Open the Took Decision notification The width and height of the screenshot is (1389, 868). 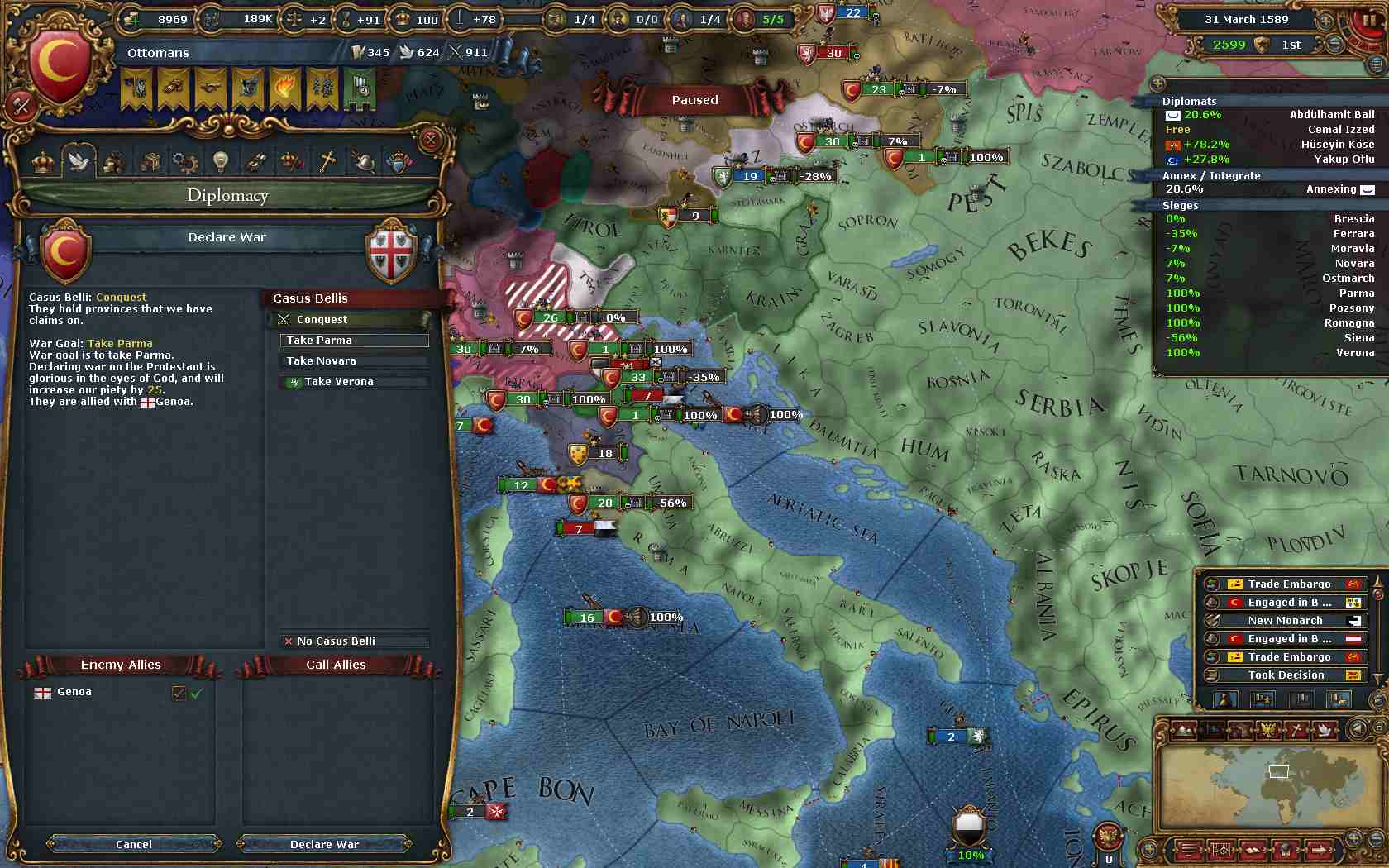(x=1285, y=675)
